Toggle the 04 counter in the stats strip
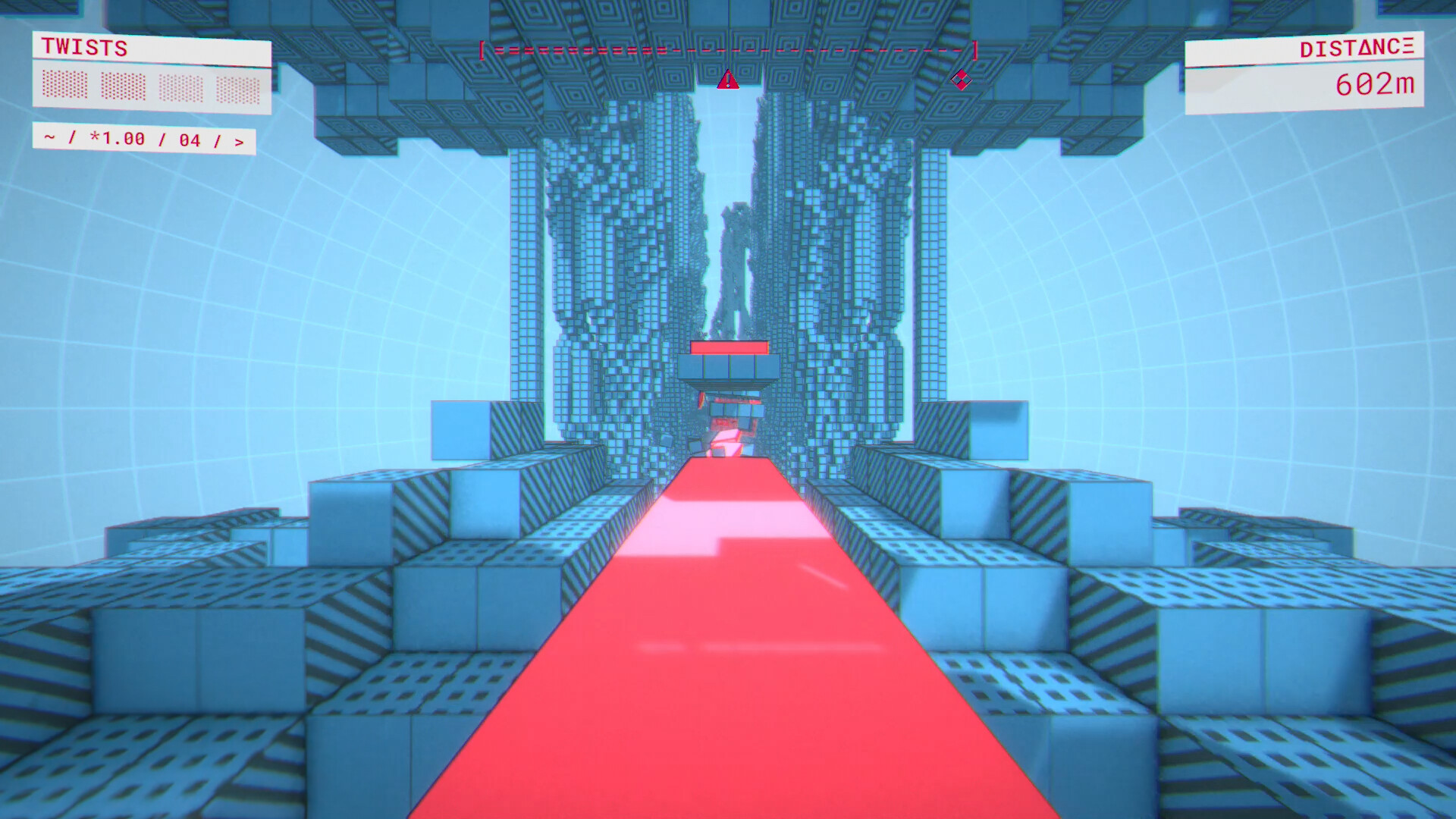Viewport: 1456px width, 819px height. point(190,139)
